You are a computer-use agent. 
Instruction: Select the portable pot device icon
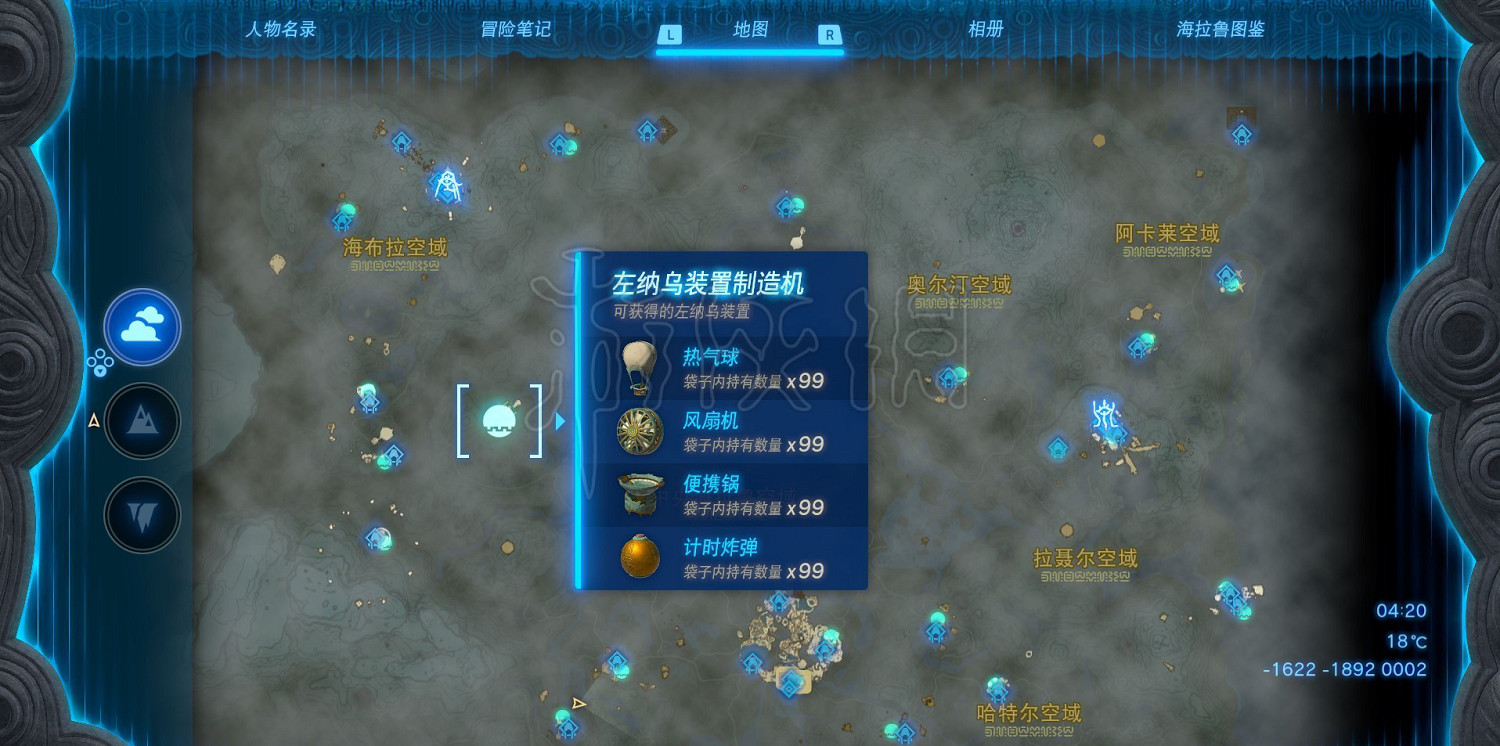click(x=638, y=493)
